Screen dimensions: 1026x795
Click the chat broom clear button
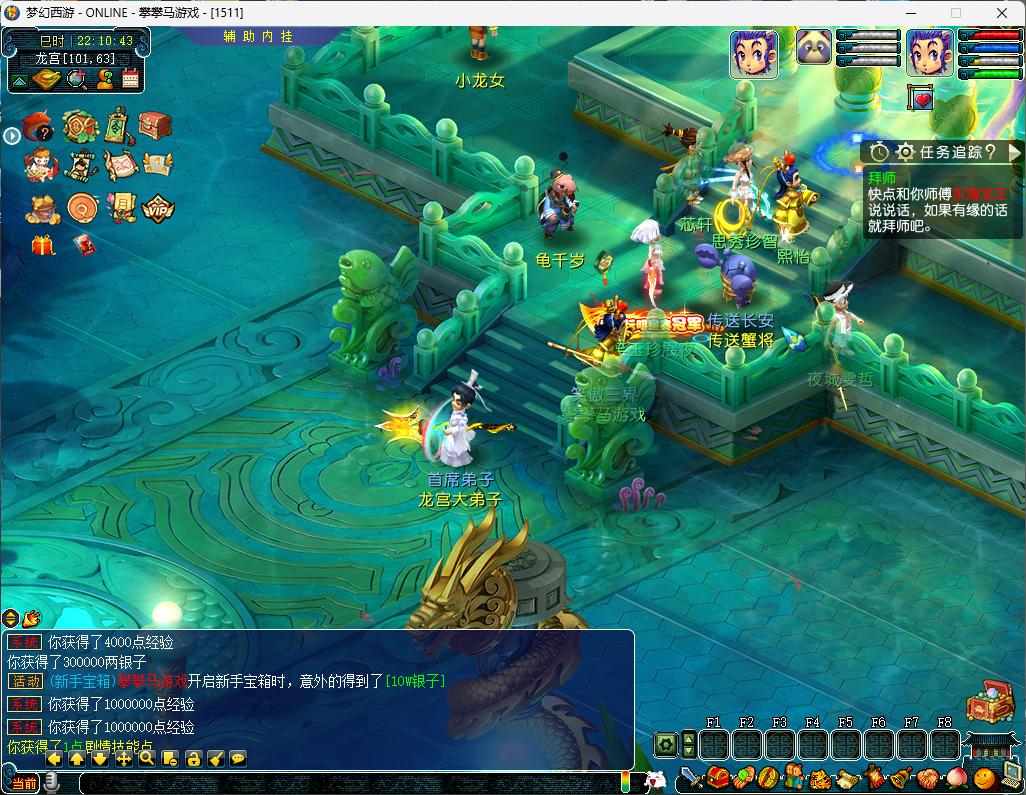point(216,758)
